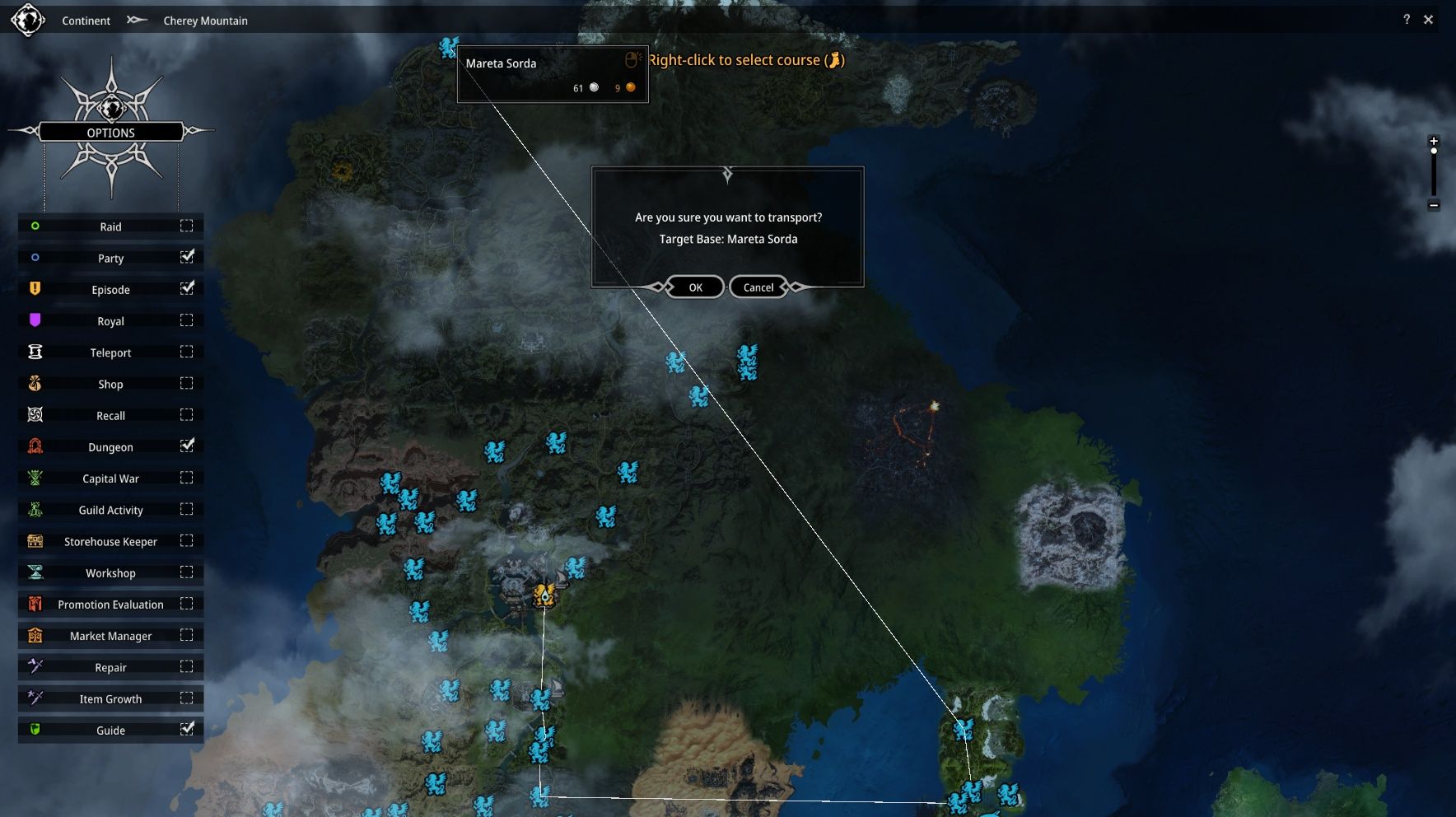Select the Capital War icon
This screenshot has height=817, width=1456.
(34, 478)
